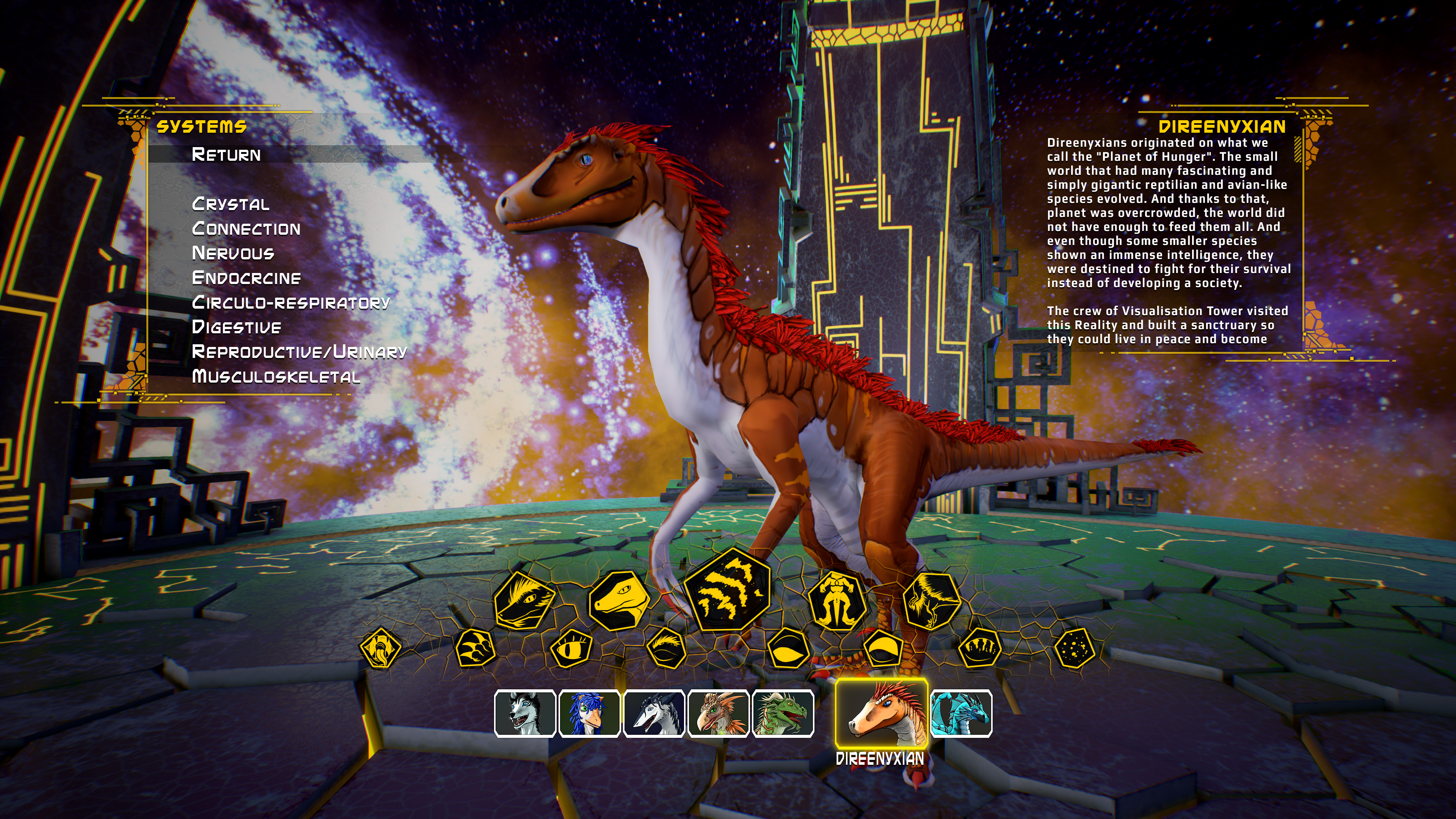Open the Crystal system entry

click(231, 204)
